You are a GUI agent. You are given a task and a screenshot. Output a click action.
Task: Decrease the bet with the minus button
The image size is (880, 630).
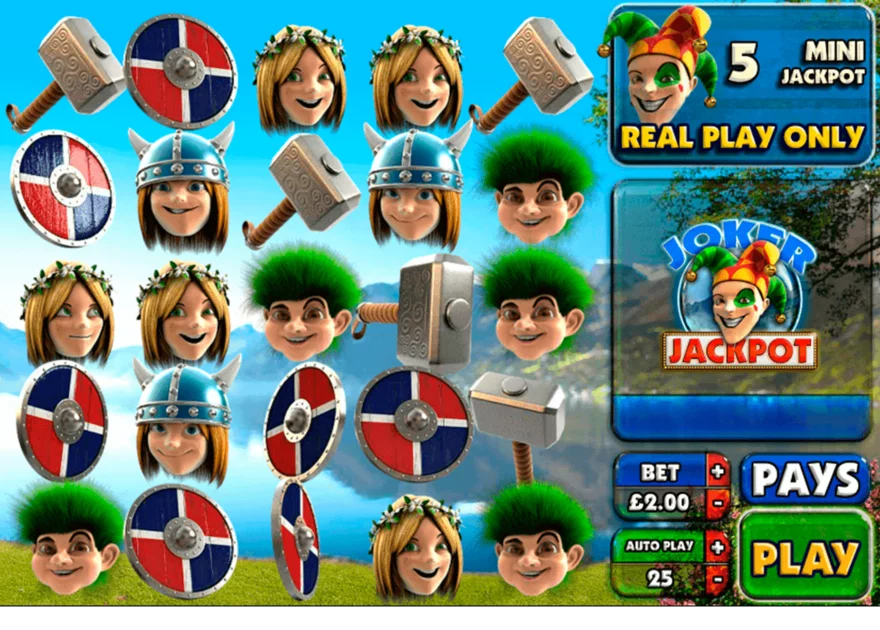[x=717, y=500]
